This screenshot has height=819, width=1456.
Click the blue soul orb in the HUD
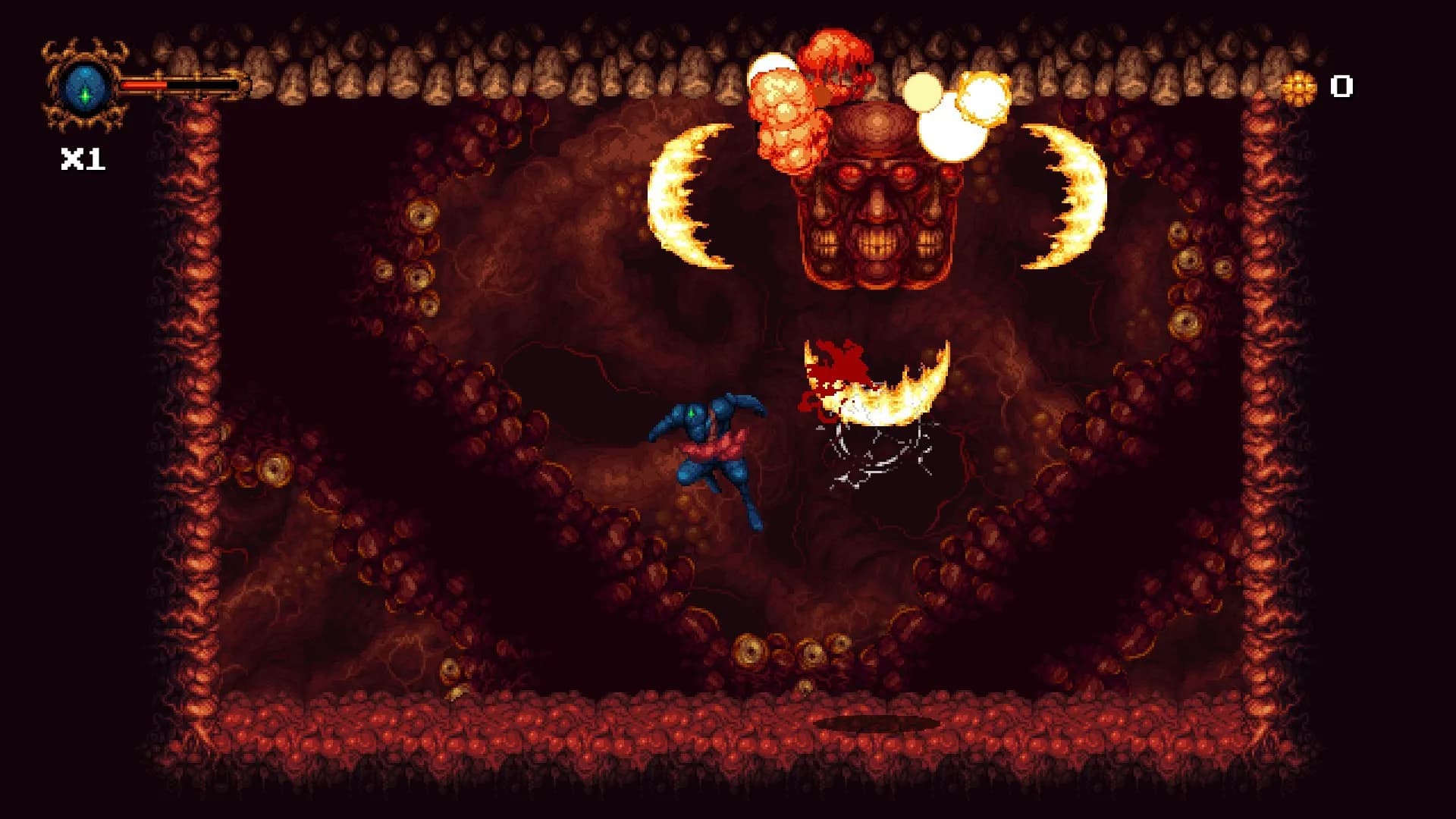(x=86, y=86)
